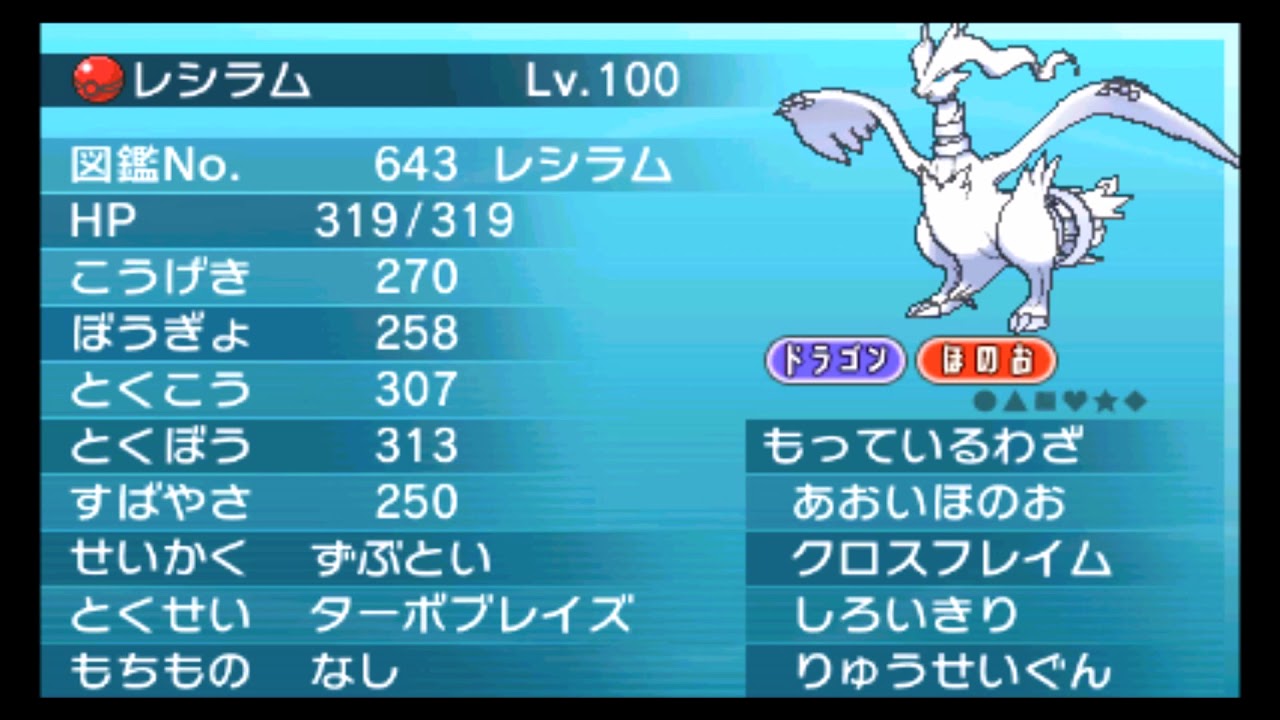Toggle the triangle marking icon

coord(1014,401)
